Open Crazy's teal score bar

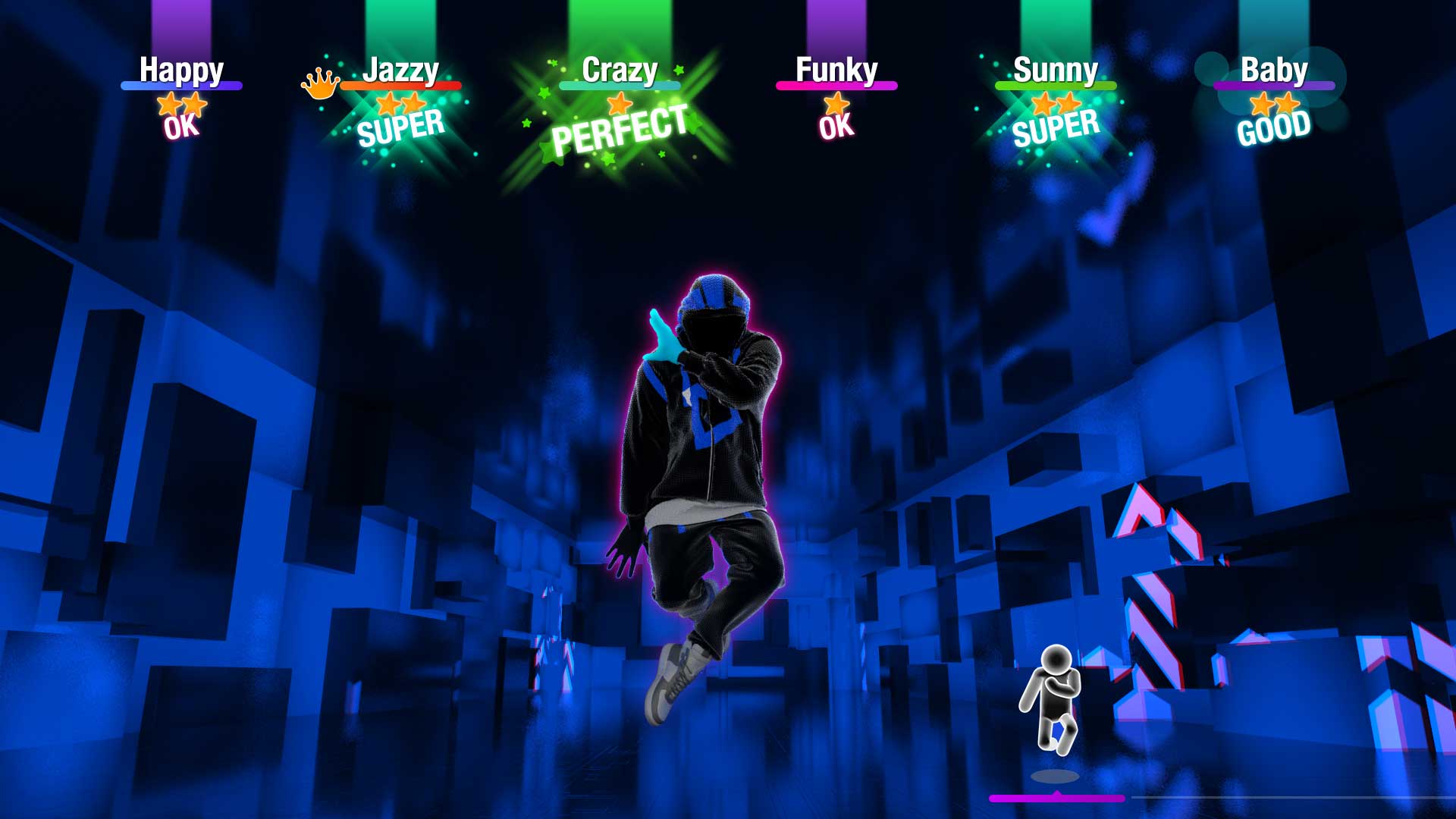(619, 86)
